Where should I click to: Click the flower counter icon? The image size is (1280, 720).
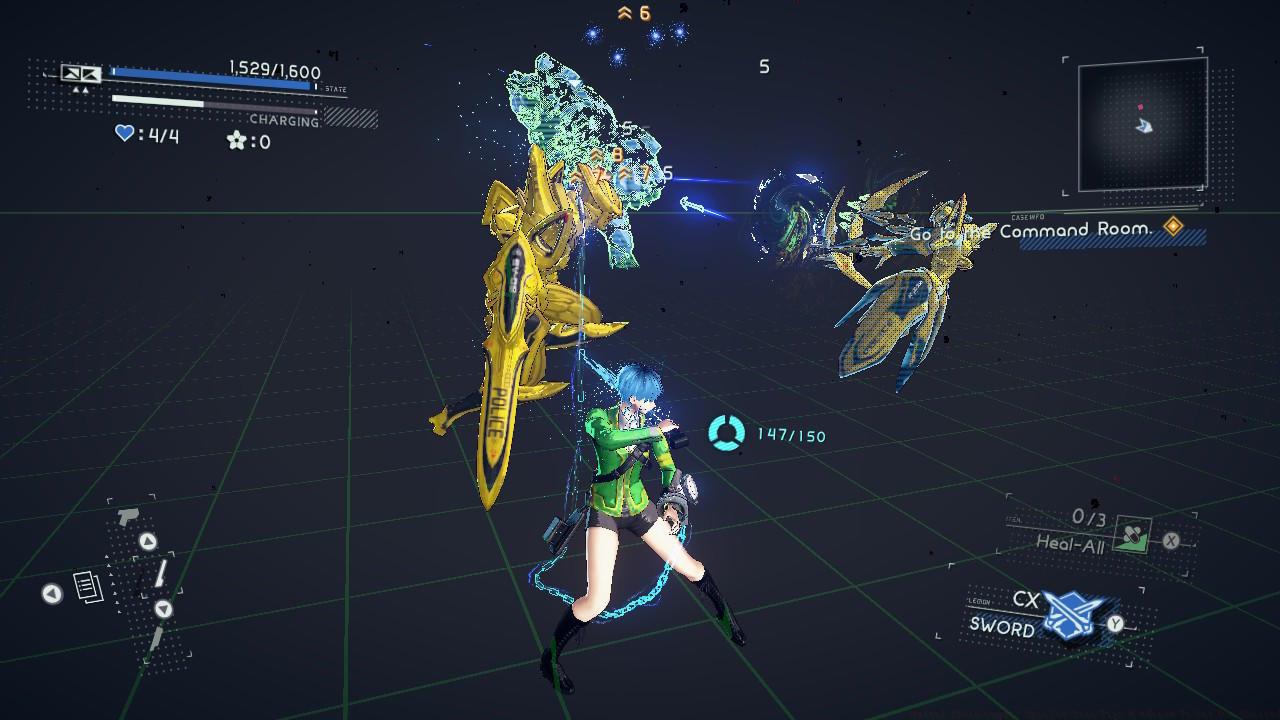point(238,139)
